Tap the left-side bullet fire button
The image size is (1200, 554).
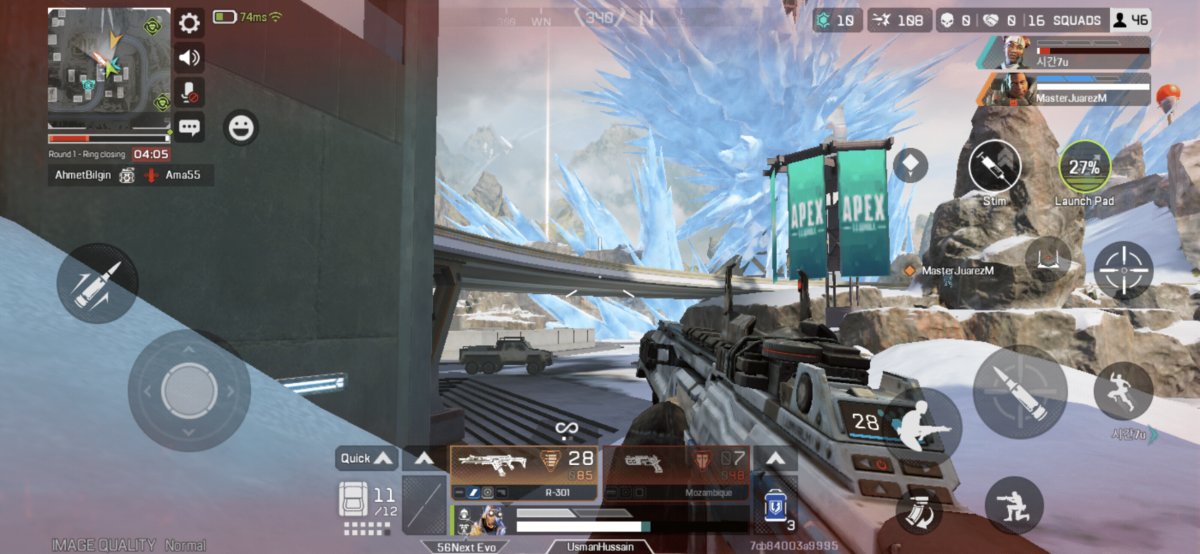pyautogui.click(x=97, y=284)
